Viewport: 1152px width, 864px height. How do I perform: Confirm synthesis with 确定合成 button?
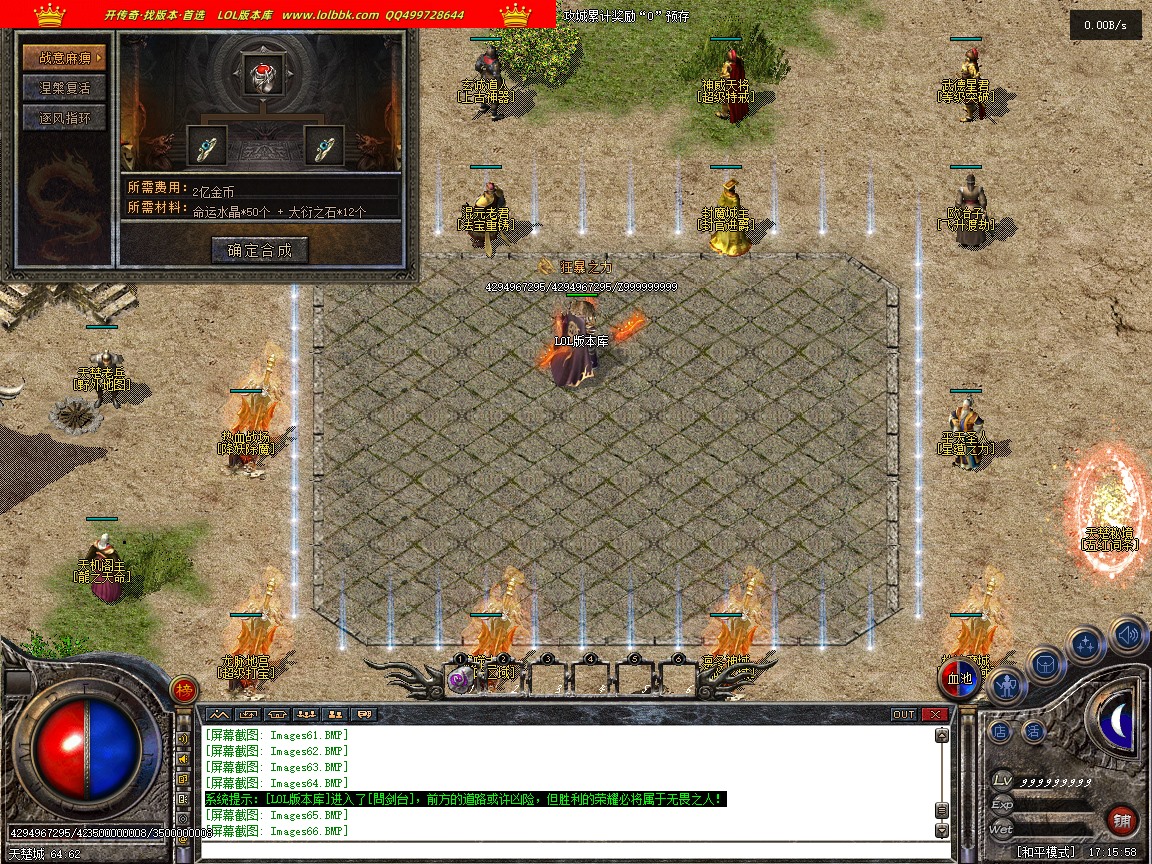260,250
